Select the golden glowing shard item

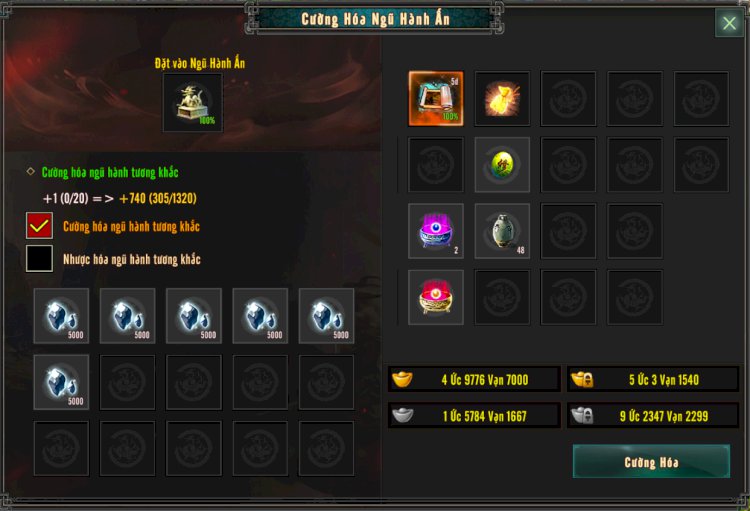[x=502, y=98]
